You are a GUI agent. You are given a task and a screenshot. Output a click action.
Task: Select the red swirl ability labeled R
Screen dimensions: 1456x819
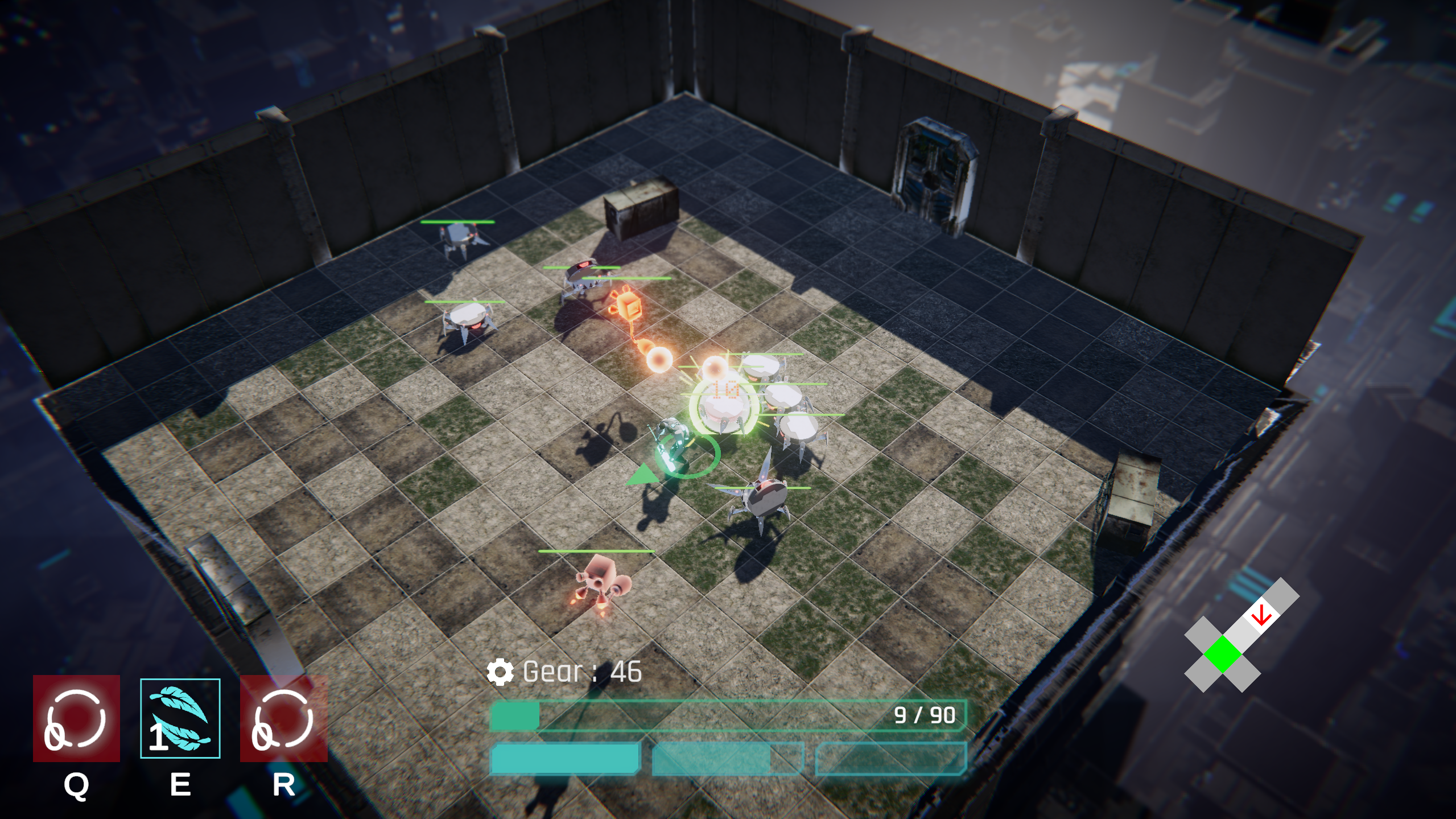pyautogui.click(x=283, y=718)
